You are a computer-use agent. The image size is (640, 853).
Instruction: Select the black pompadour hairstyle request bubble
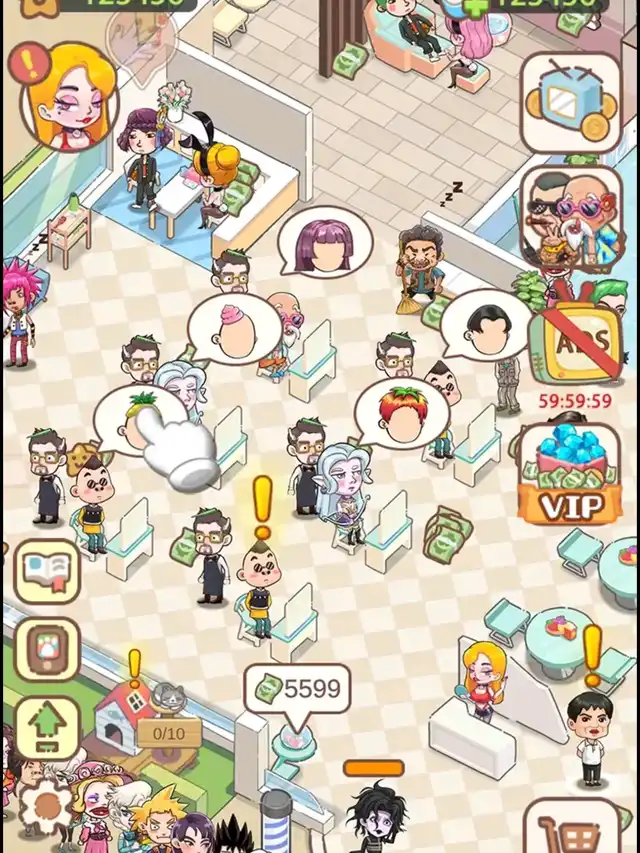[x=485, y=322]
